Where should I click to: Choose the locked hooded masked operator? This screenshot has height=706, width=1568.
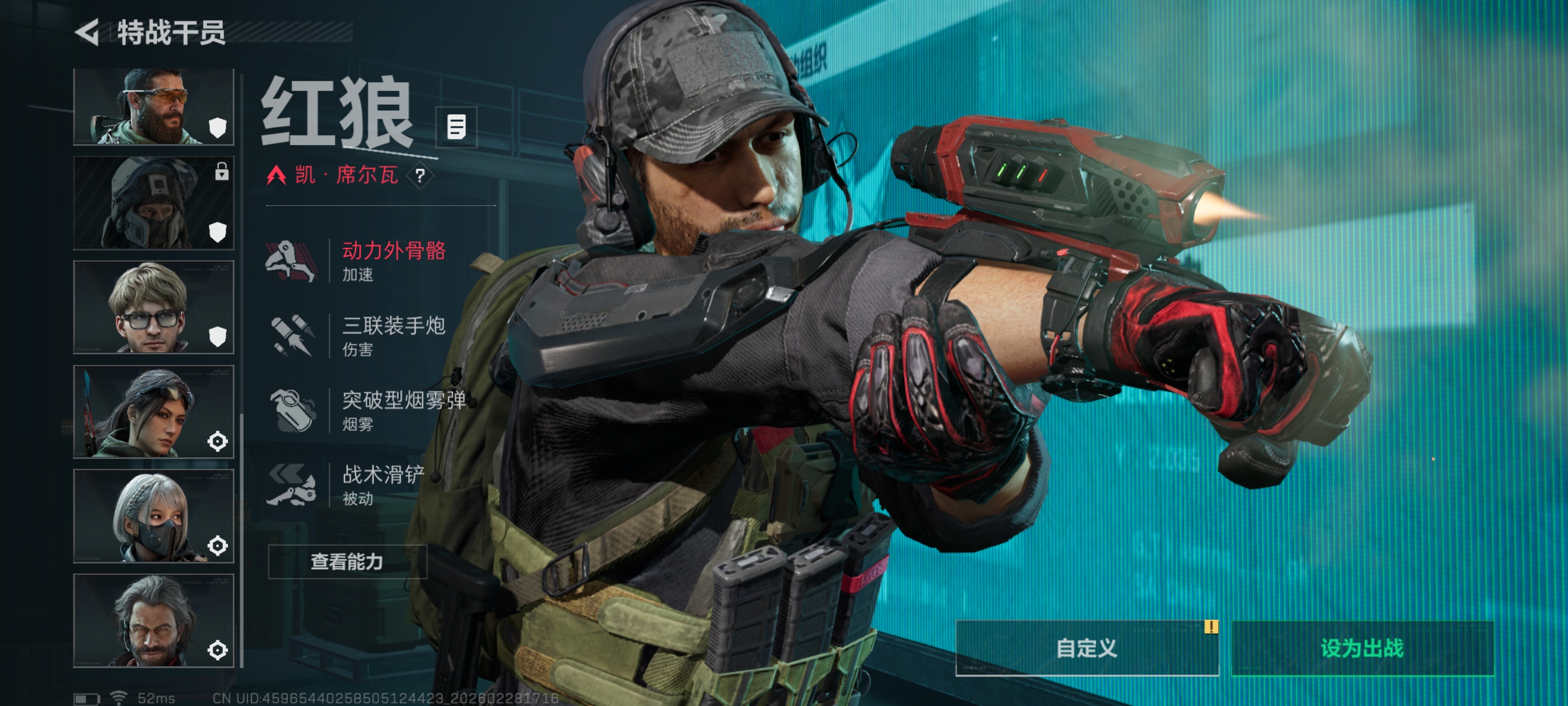(153, 203)
